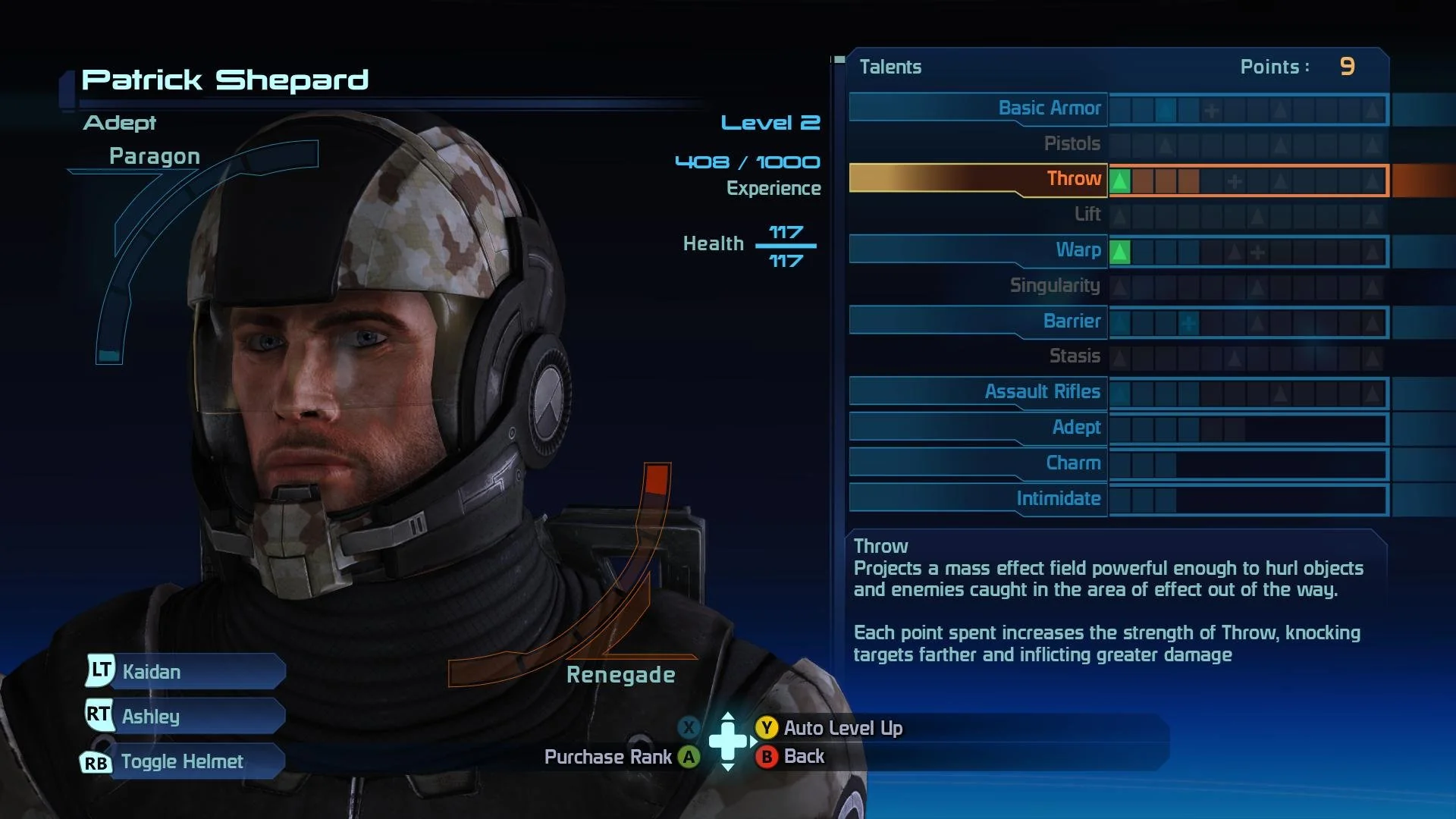Select the Basic Armor talent row
The width and height of the screenshot is (1456, 819).
point(1049,108)
